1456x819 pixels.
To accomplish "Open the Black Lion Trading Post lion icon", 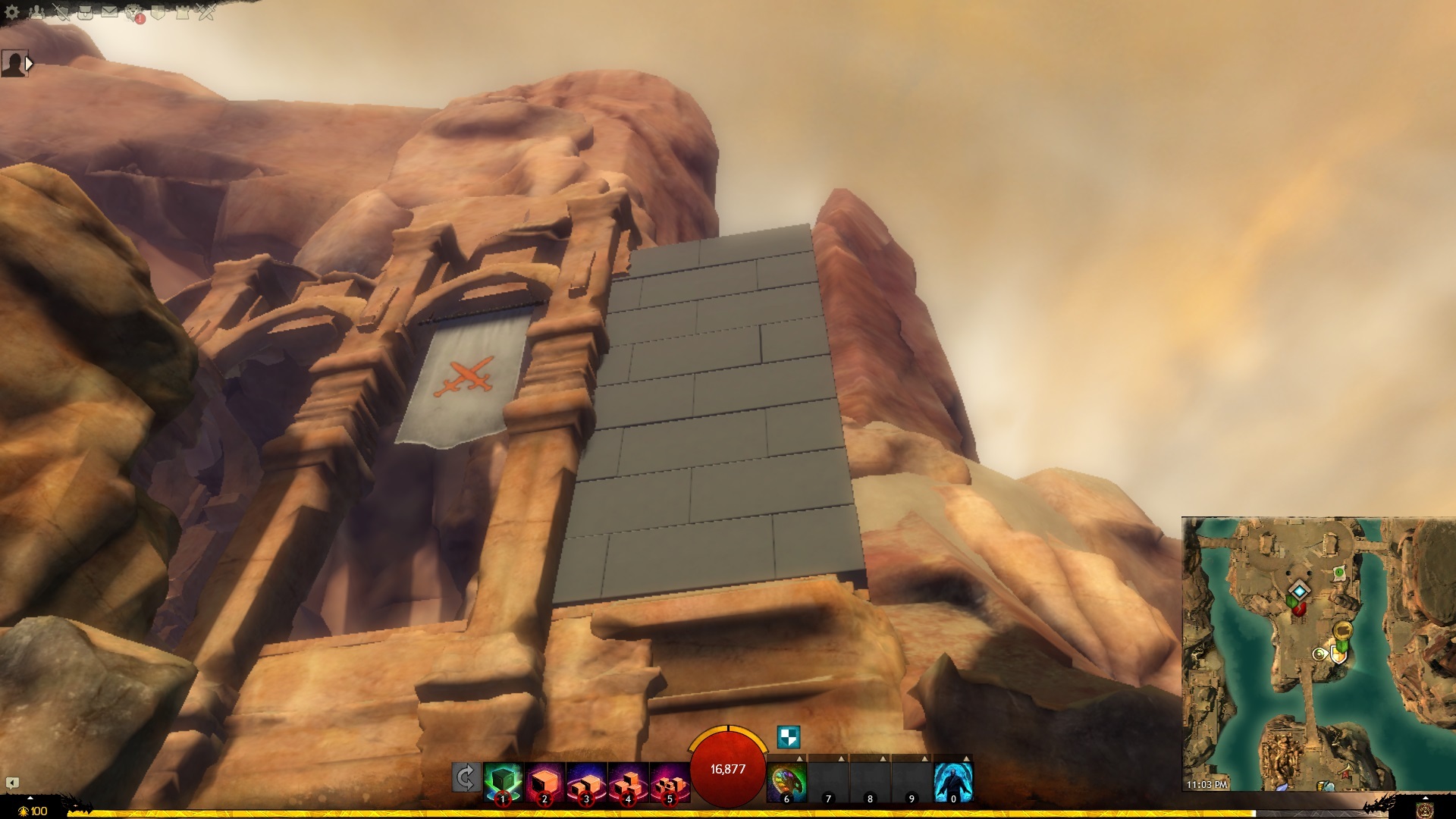I will click(x=134, y=12).
